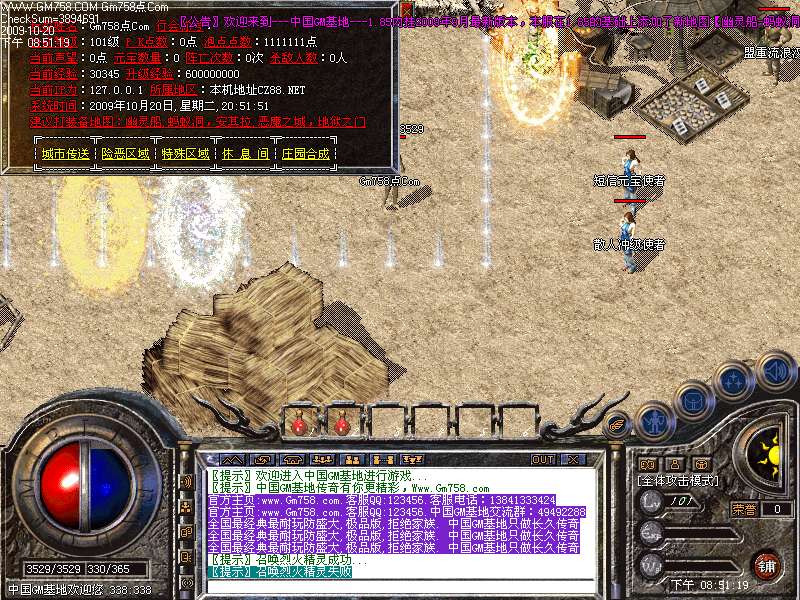The height and width of the screenshot is (600, 800).
Task: Click the OUT button above chat
Action: pyautogui.click(x=543, y=459)
